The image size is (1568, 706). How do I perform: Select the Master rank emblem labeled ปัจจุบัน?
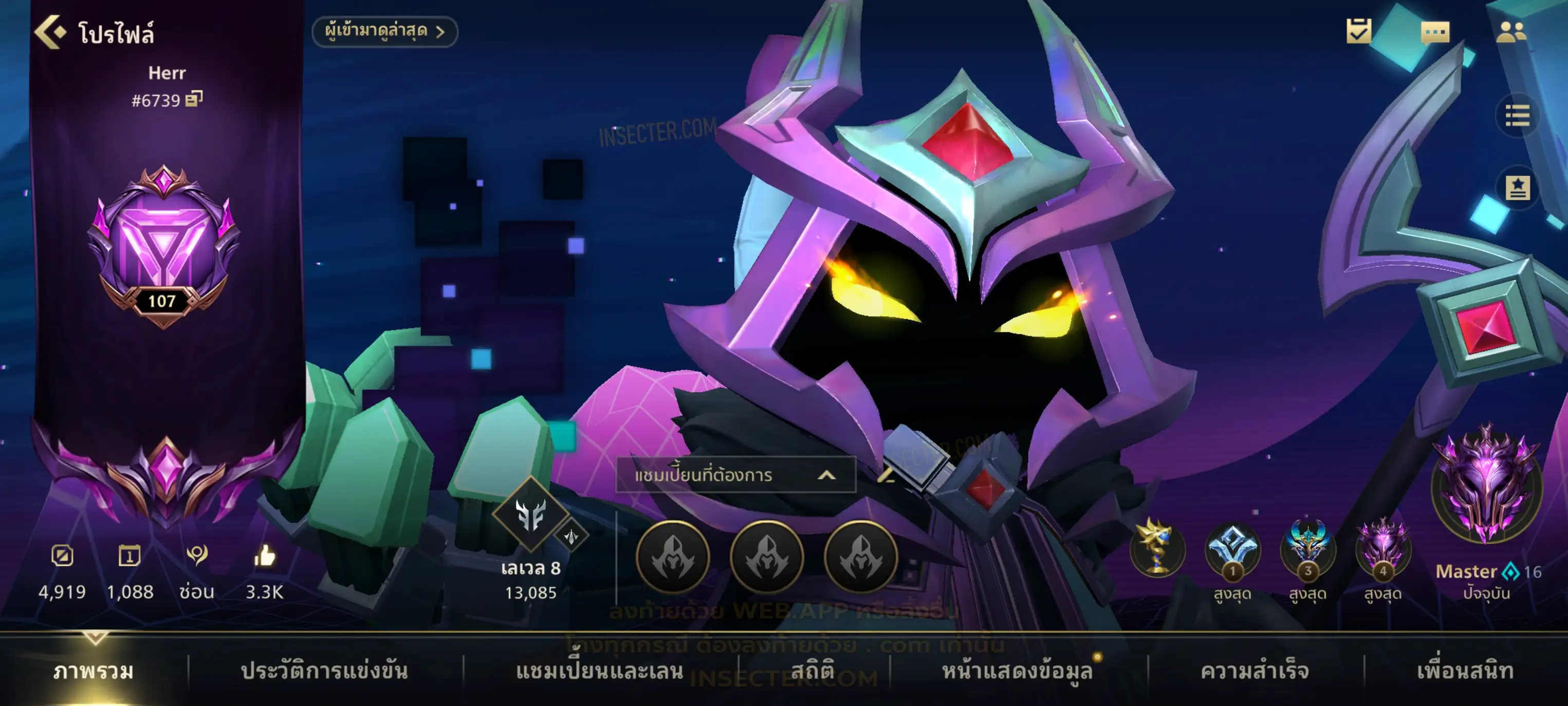[1486, 485]
